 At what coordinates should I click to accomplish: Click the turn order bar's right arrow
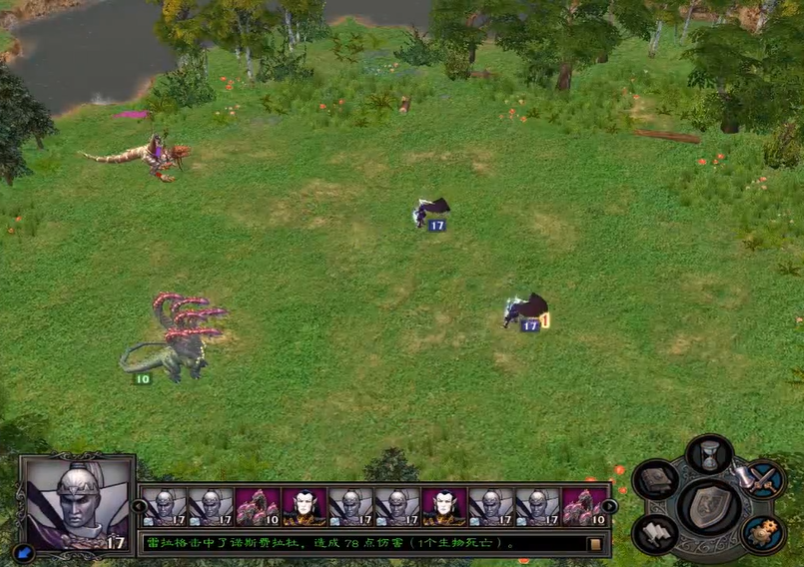click(x=610, y=506)
